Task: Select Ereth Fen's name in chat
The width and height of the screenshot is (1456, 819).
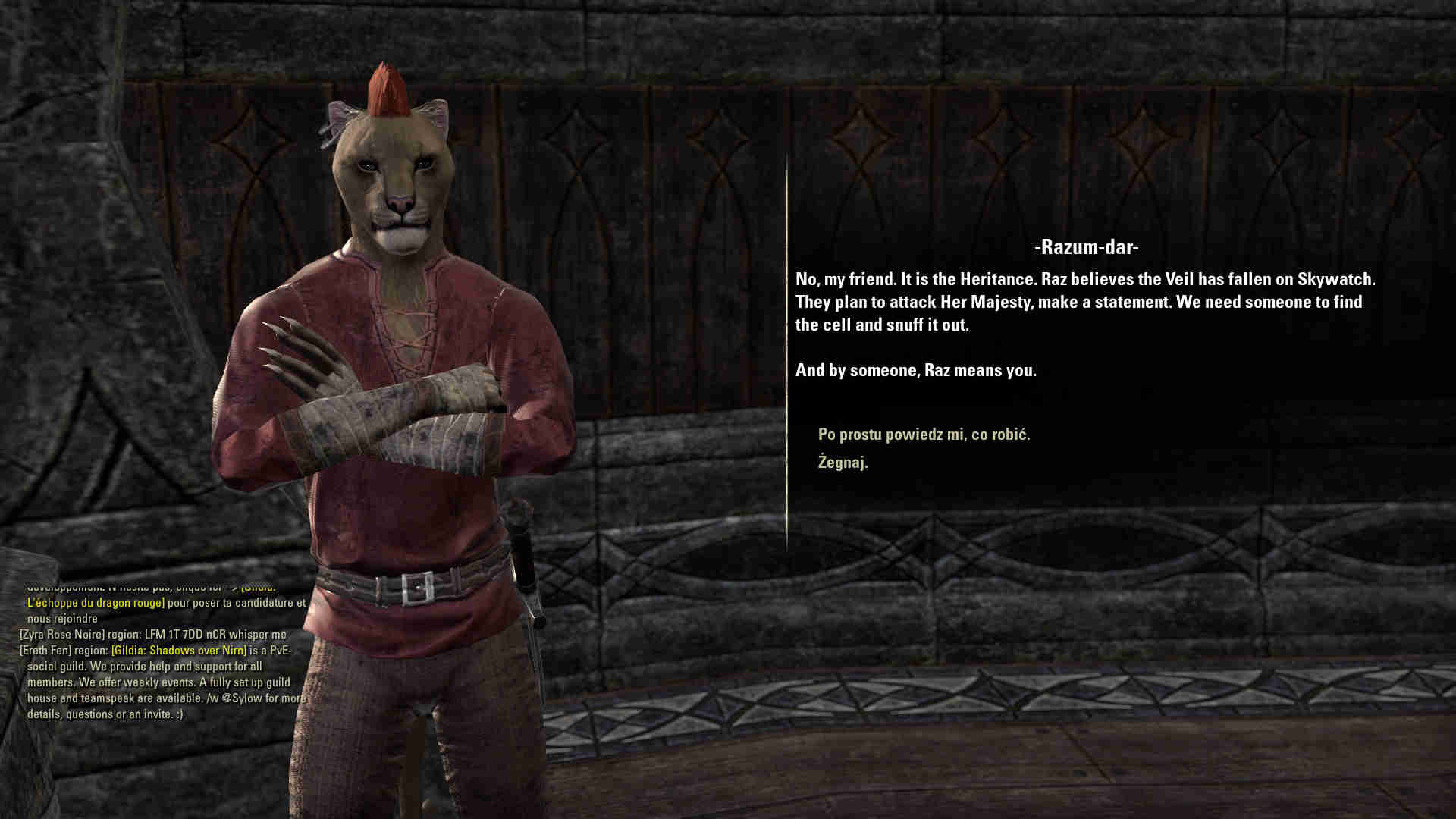Action: 45,651
